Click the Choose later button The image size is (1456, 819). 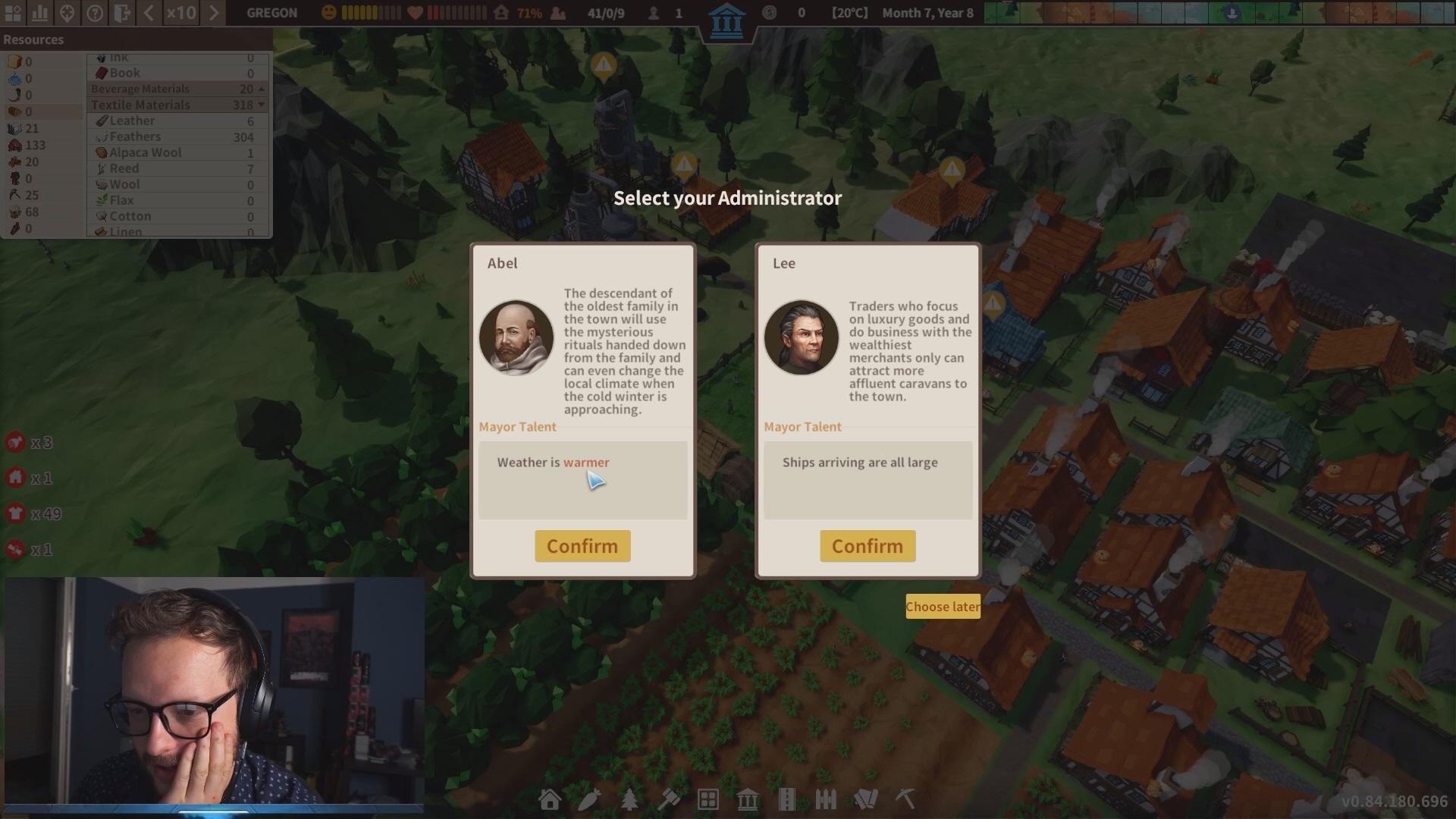[942, 607]
